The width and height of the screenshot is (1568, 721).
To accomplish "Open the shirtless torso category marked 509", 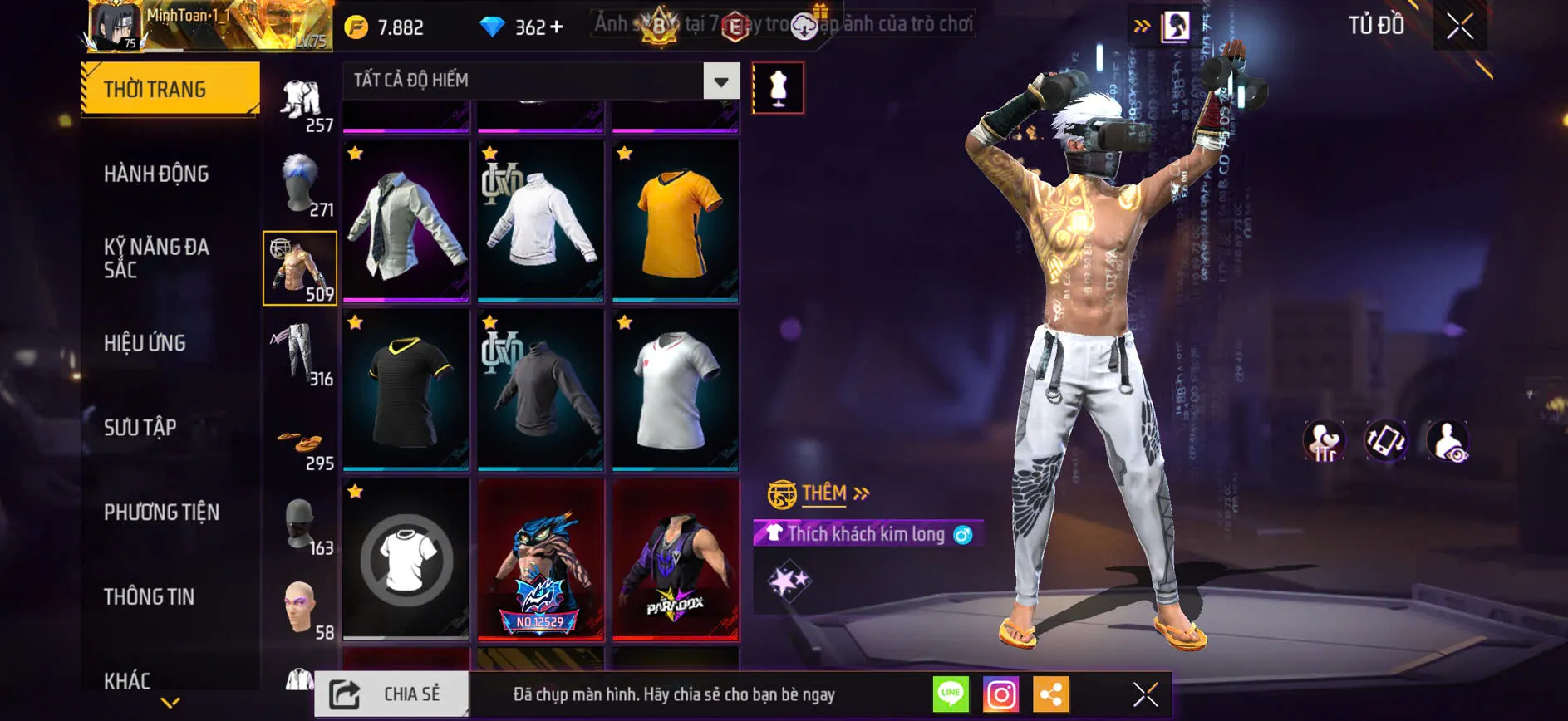I will tap(301, 267).
